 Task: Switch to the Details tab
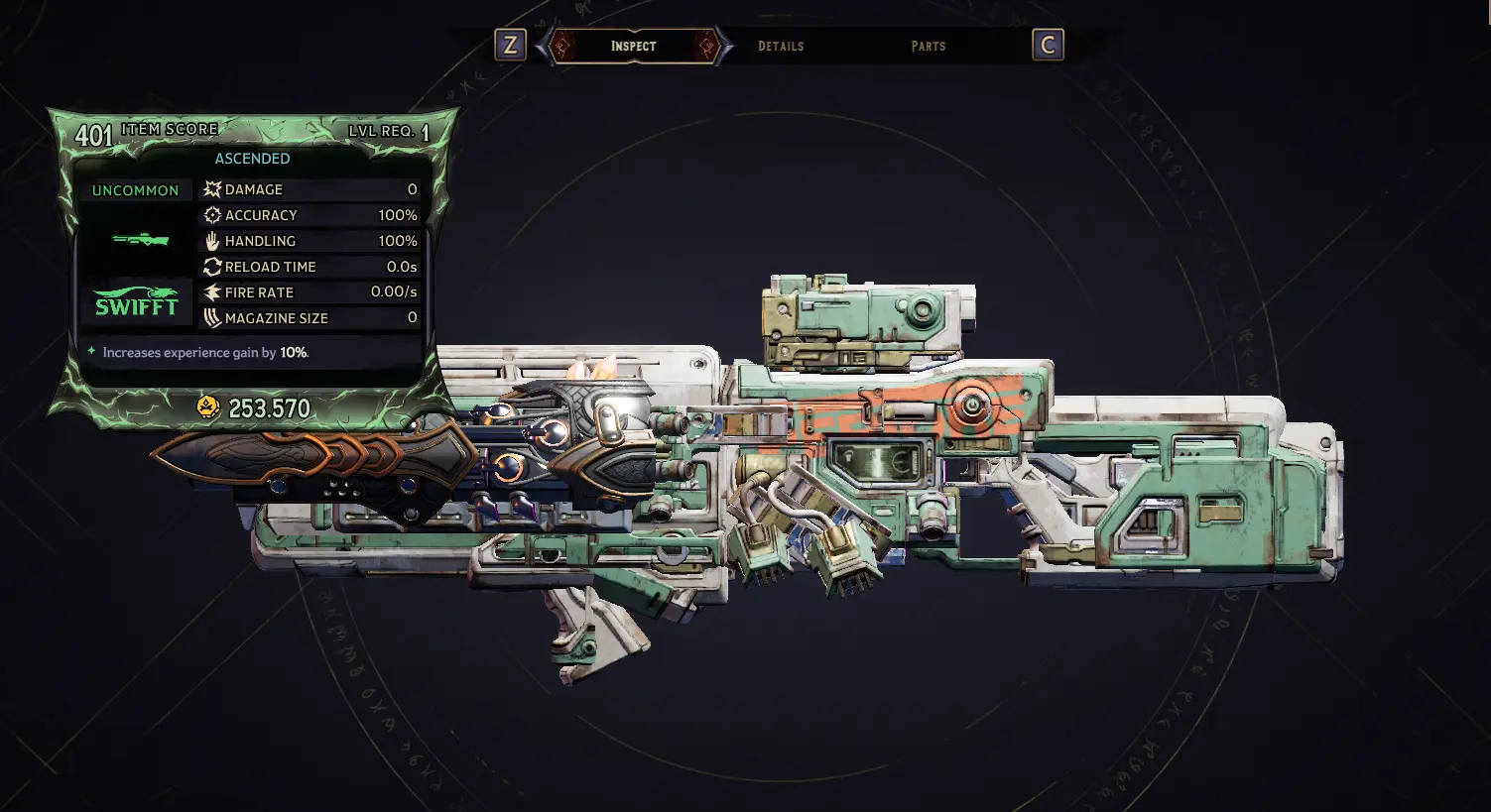(781, 46)
